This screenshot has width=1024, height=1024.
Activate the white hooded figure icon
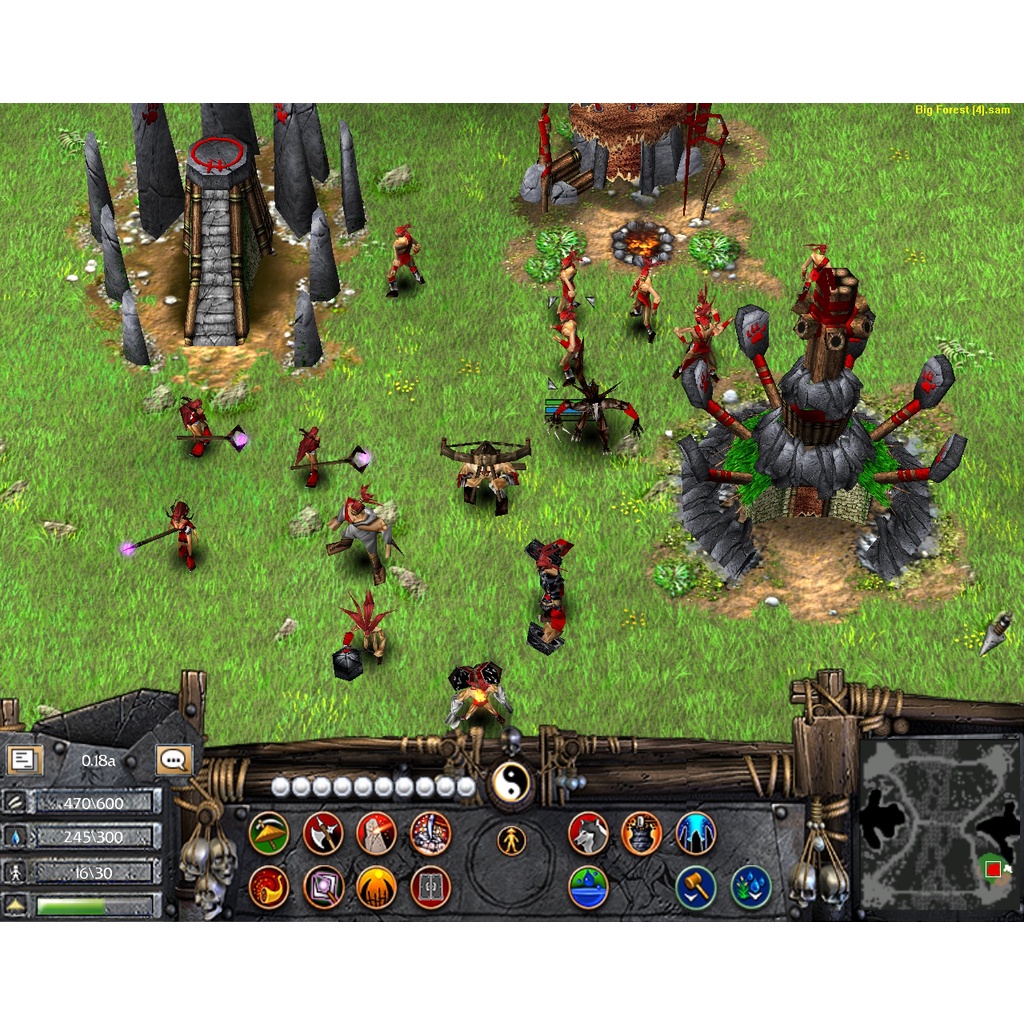[377, 832]
